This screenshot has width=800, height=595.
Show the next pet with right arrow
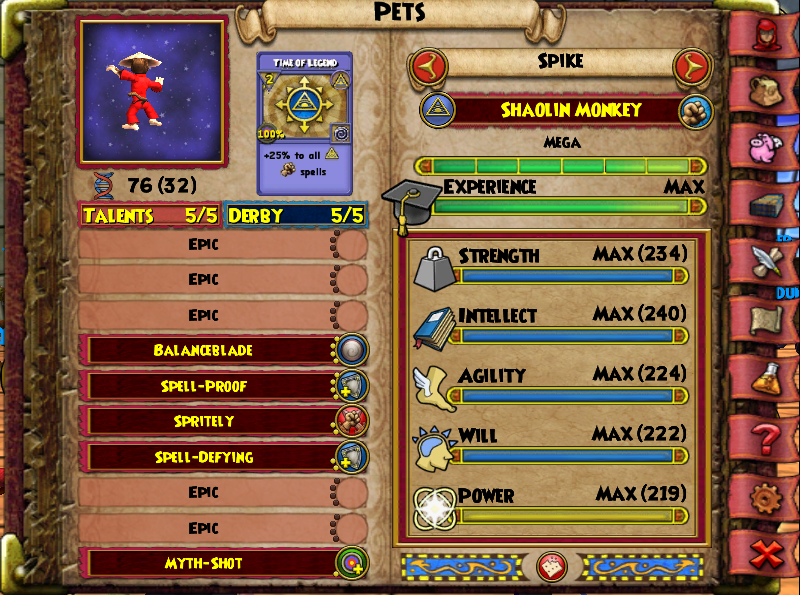click(x=690, y=67)
